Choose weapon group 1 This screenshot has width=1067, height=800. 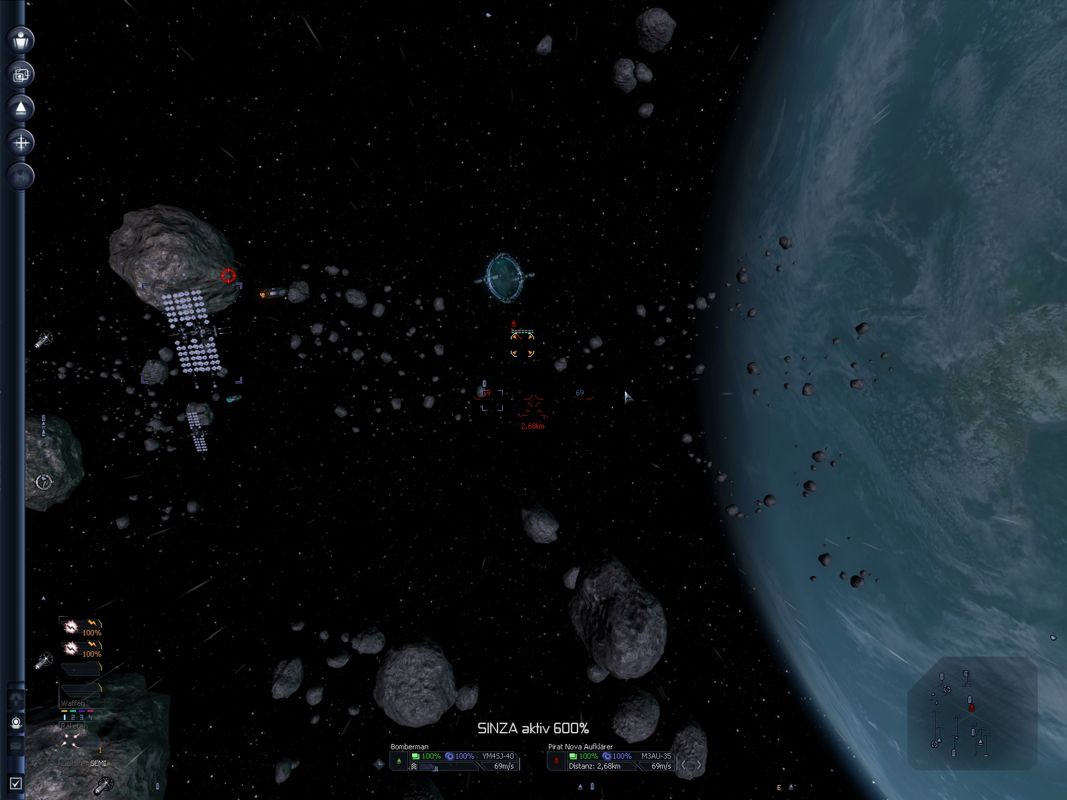point(64,716)
